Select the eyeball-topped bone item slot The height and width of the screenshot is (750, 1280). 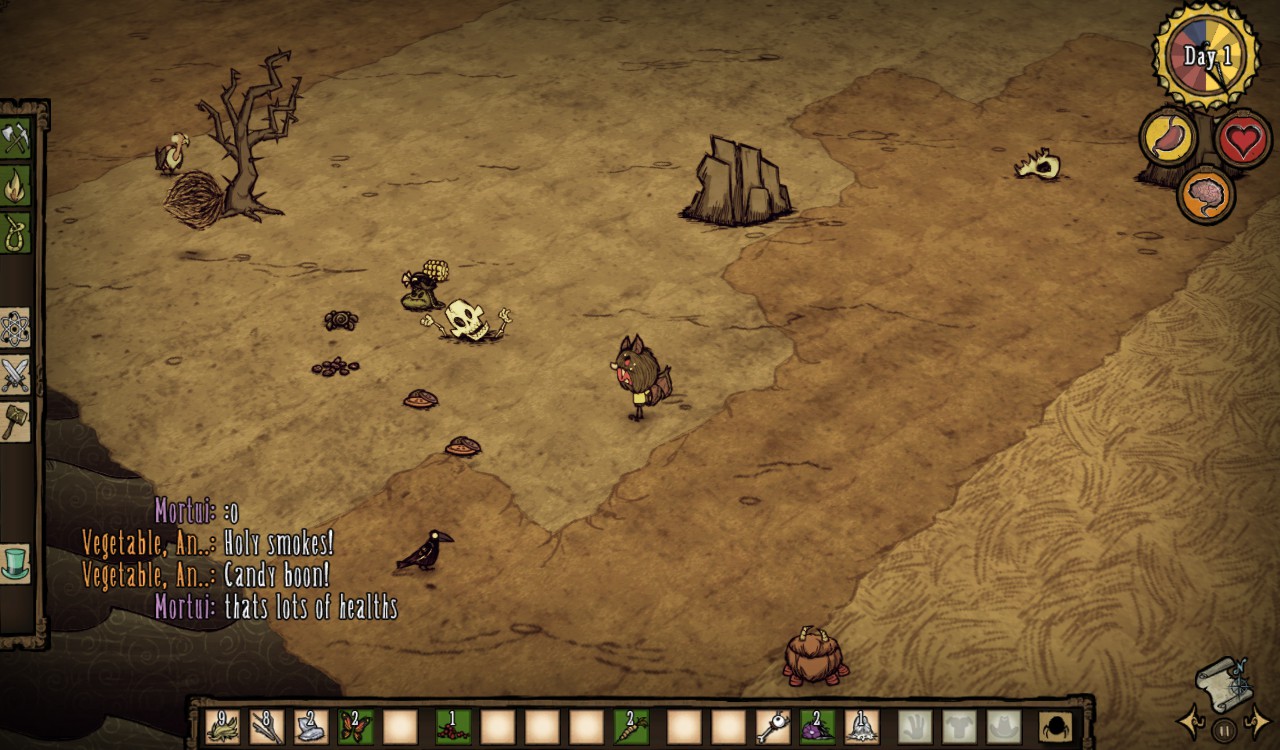773,726
